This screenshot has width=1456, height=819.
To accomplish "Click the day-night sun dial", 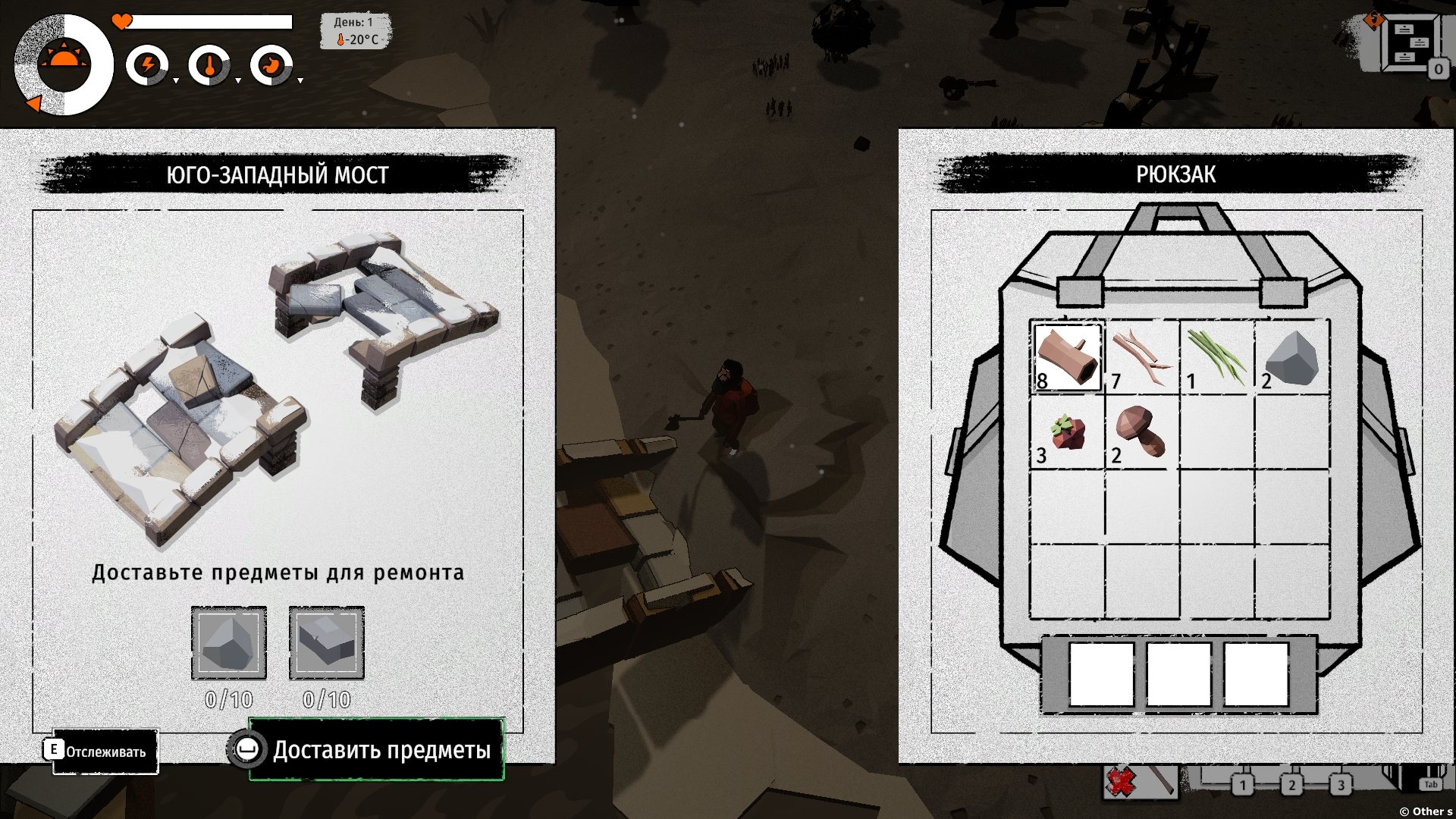I will (x=64, y=64).
